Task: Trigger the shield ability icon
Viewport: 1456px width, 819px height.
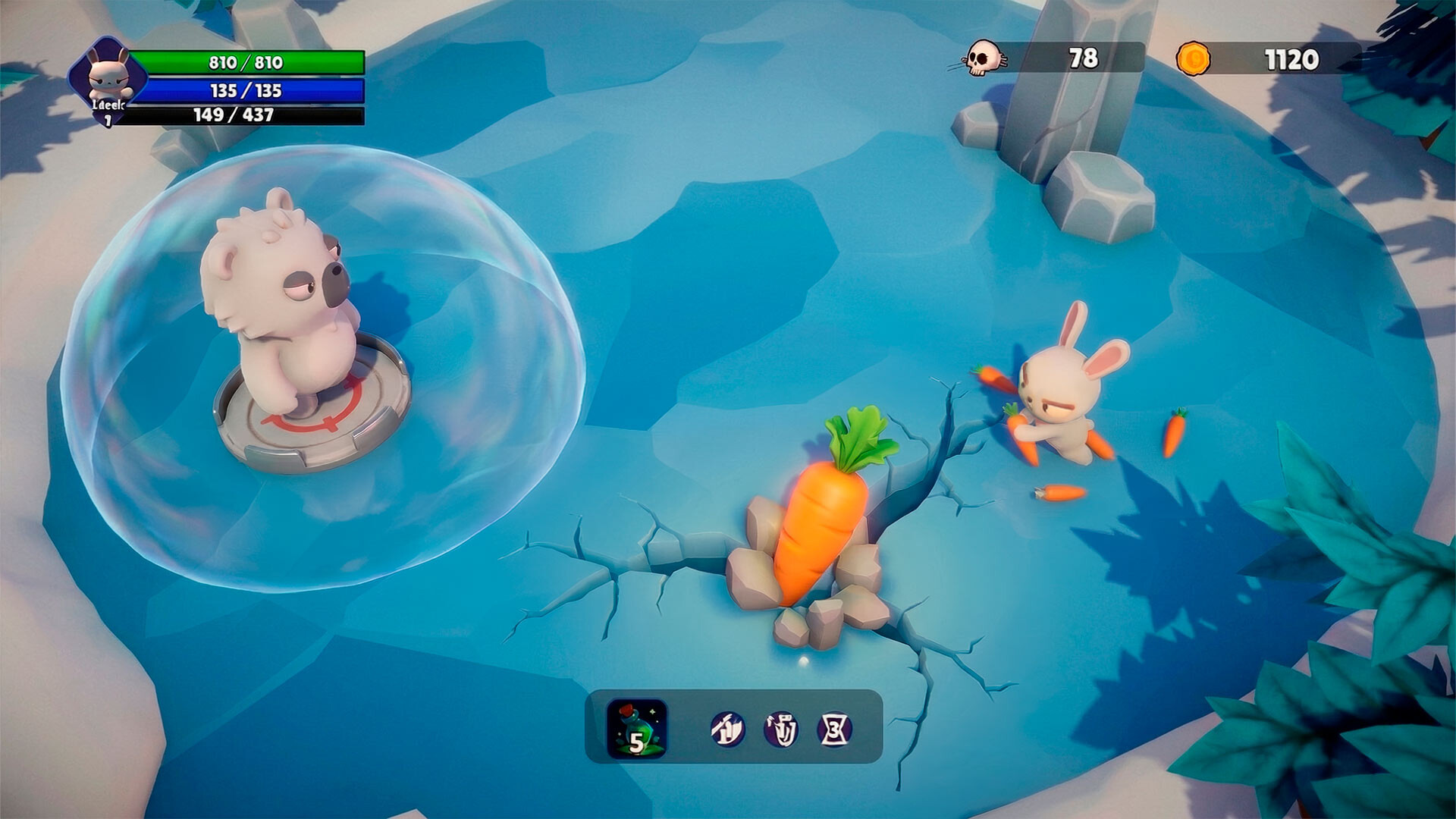Action: (x=781, y=730)
